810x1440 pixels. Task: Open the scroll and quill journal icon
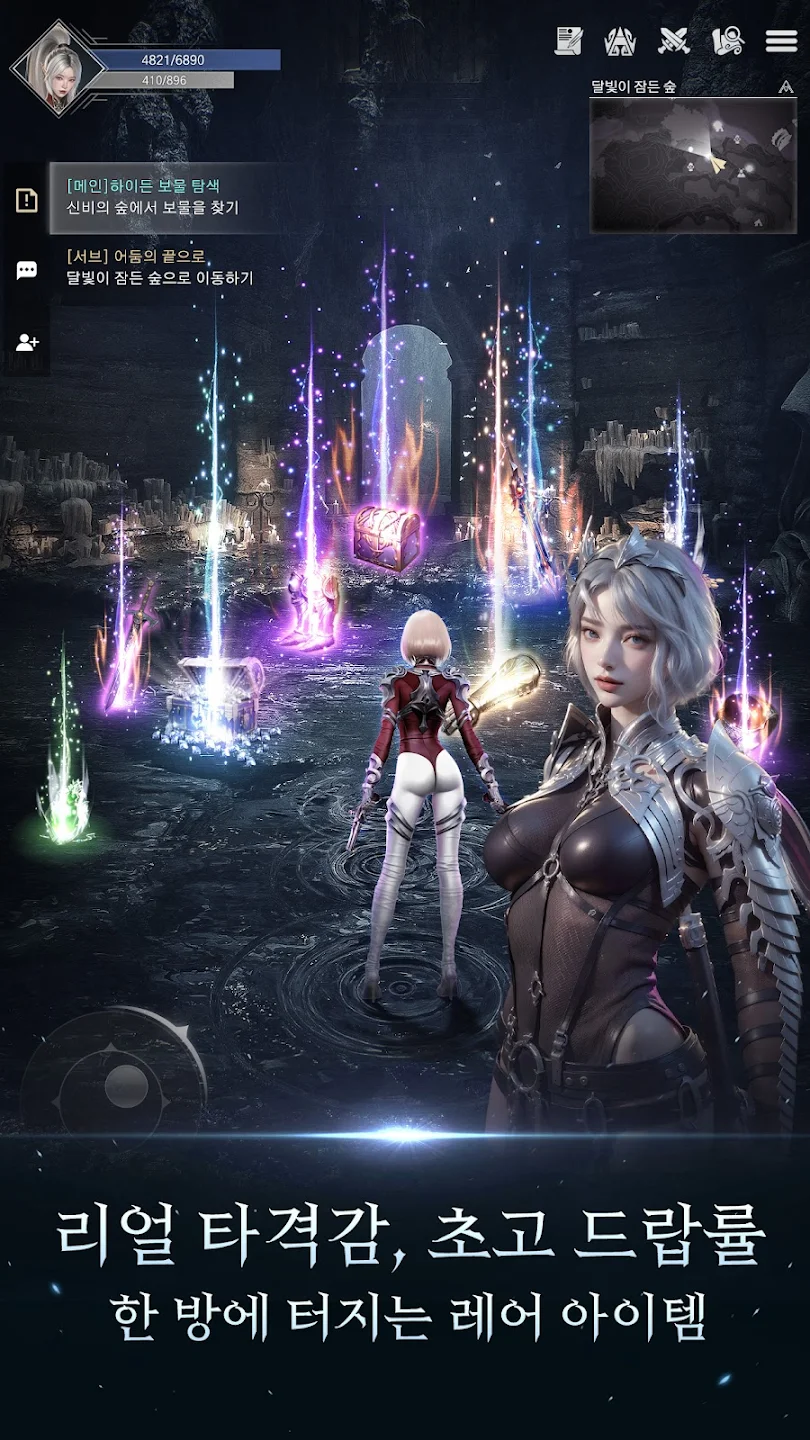click(569, 41)
